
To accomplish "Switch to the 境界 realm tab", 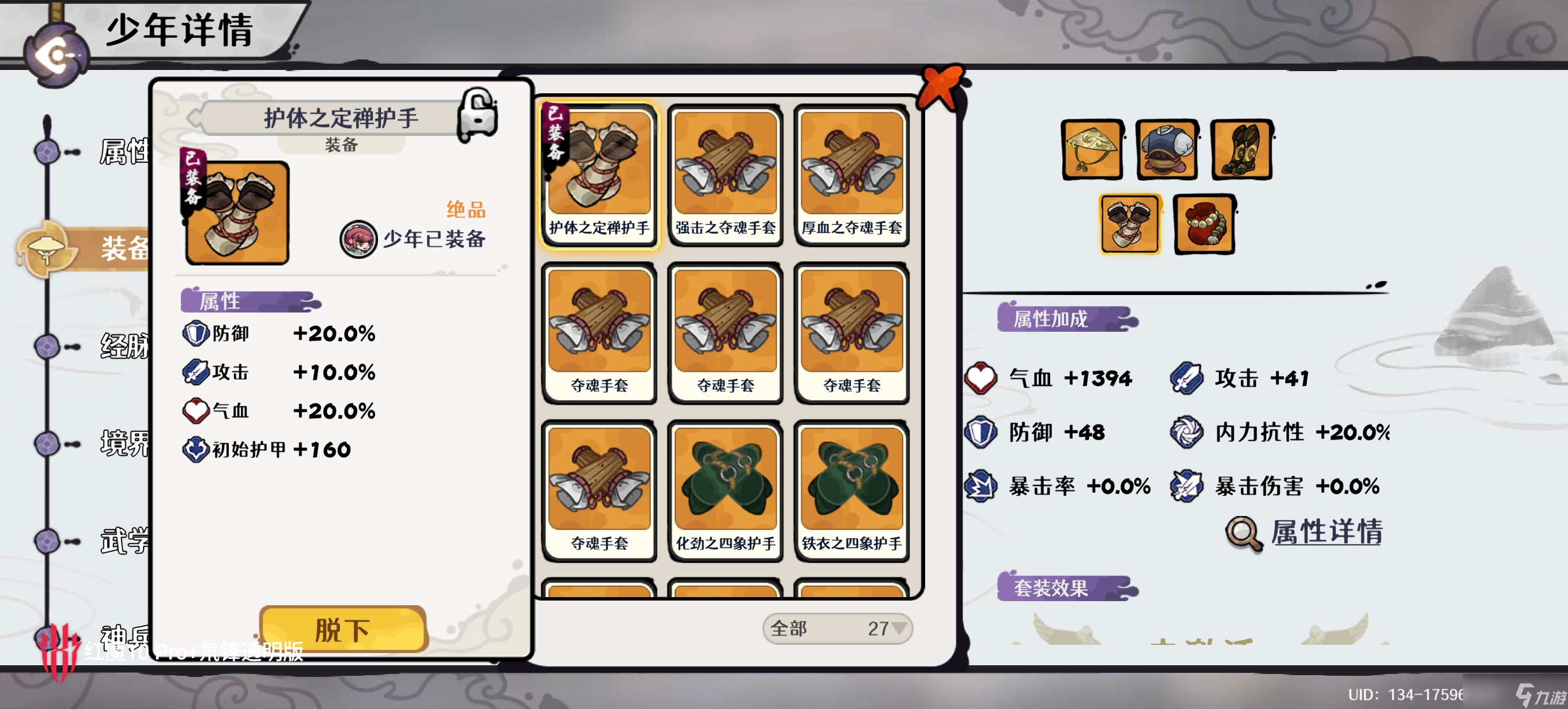I will [x=123, y=443].
